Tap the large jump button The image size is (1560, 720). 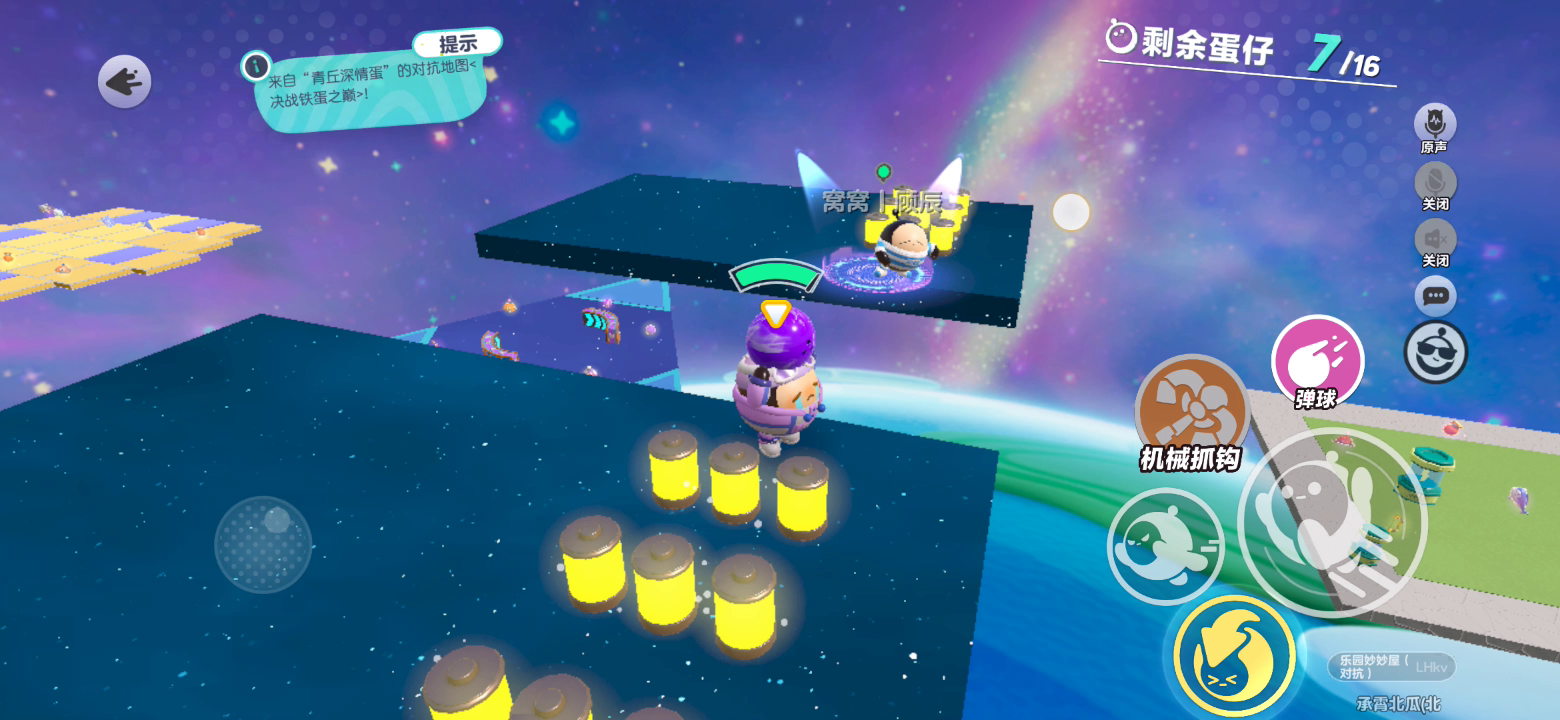point(1318,522)
